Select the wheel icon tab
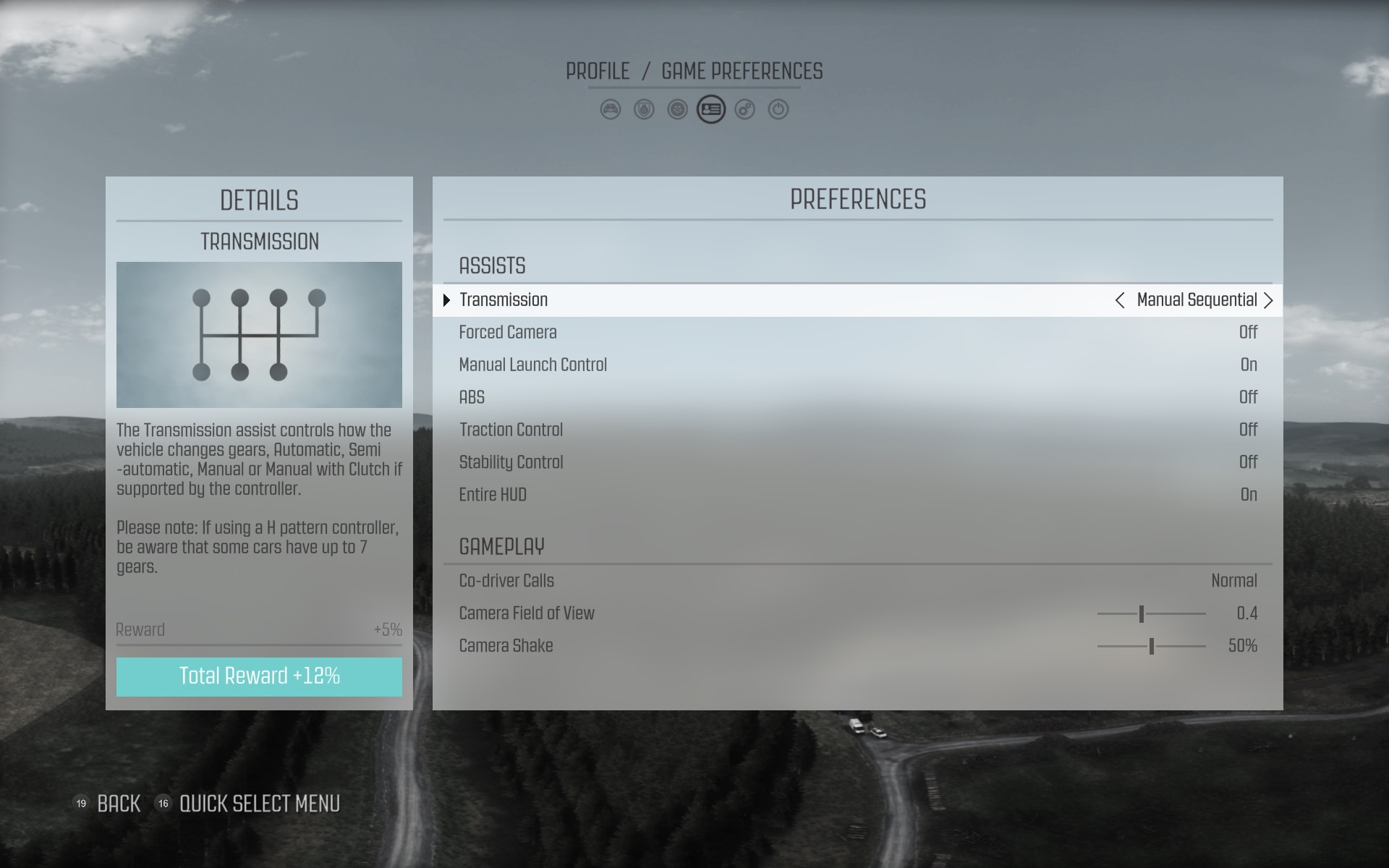This screenshot has height=868, width=1389. 677,110
